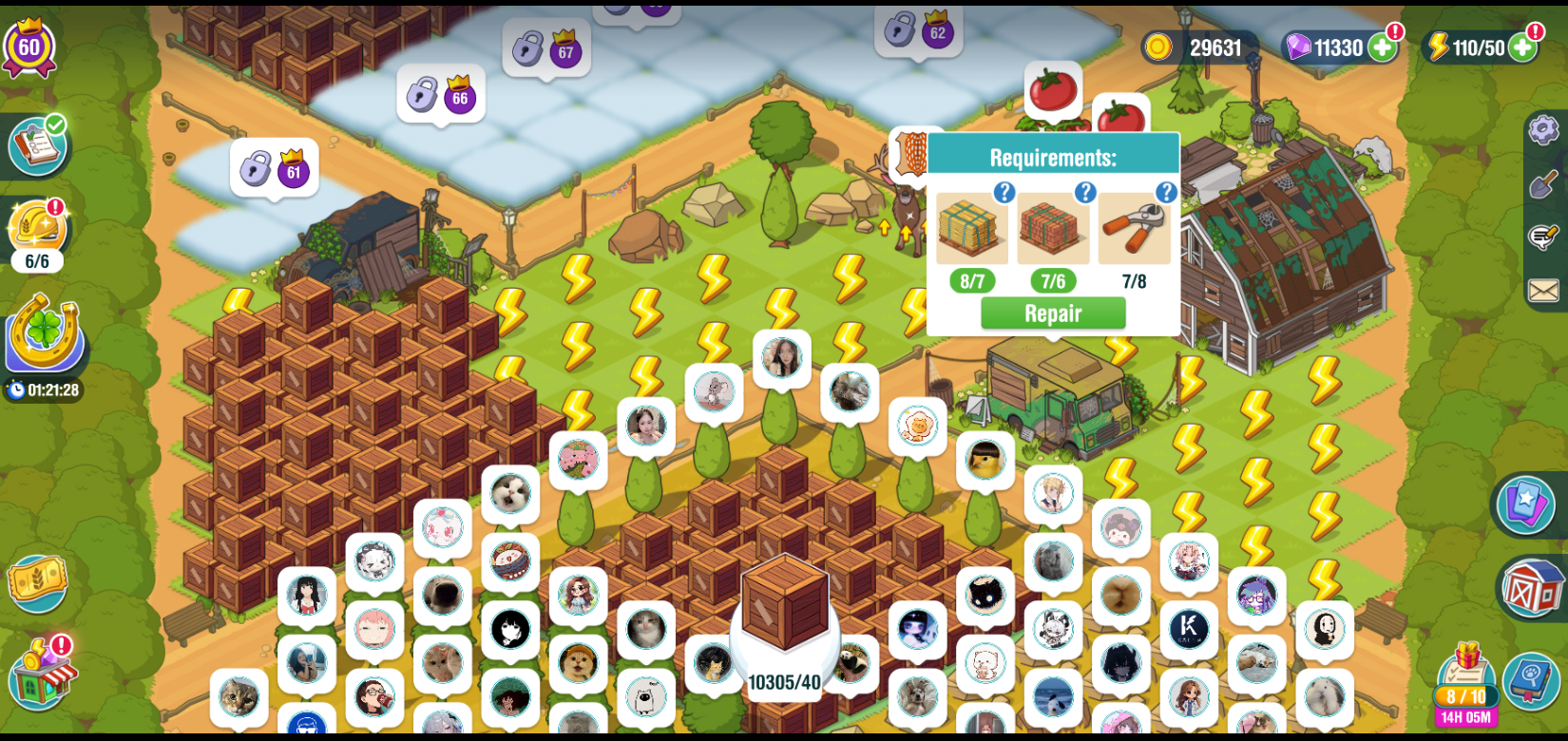Select the wooden crate 10305/40 bubble
The height and width of the screenshot is (741, 1568).
point(785,617)
